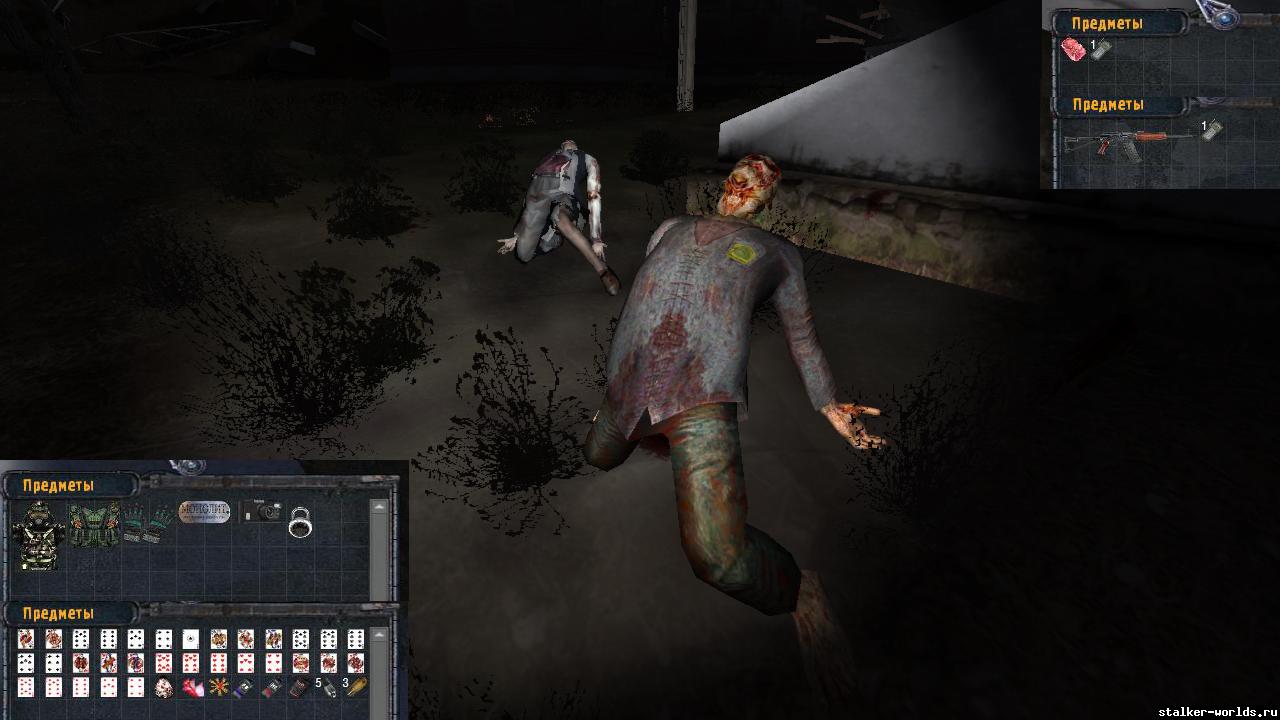Select the ace of spades card
This screenshot has height=720, width=1280.
point(190,639)
